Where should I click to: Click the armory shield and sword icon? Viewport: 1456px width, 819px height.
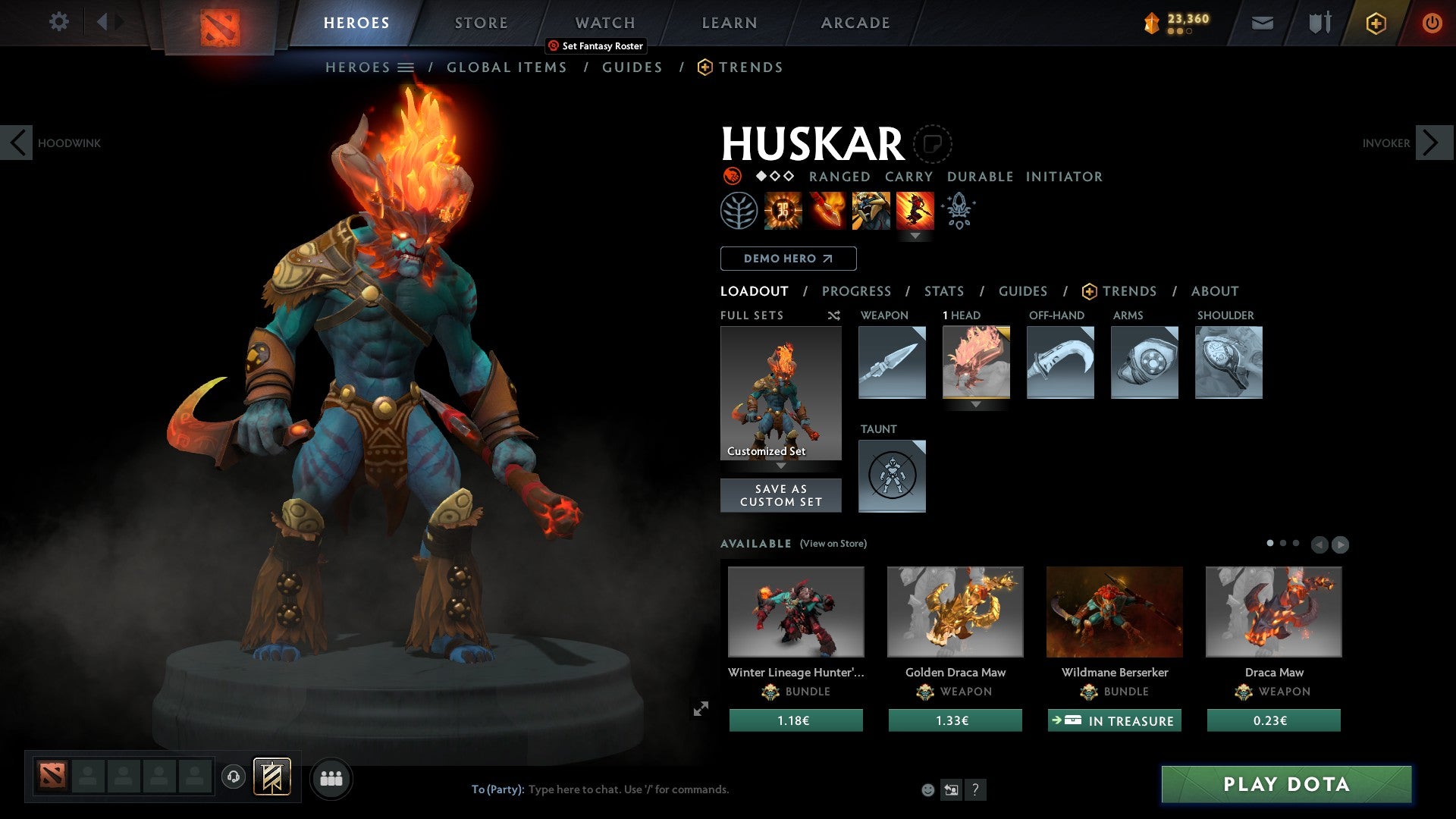[x=1319, y=23]
